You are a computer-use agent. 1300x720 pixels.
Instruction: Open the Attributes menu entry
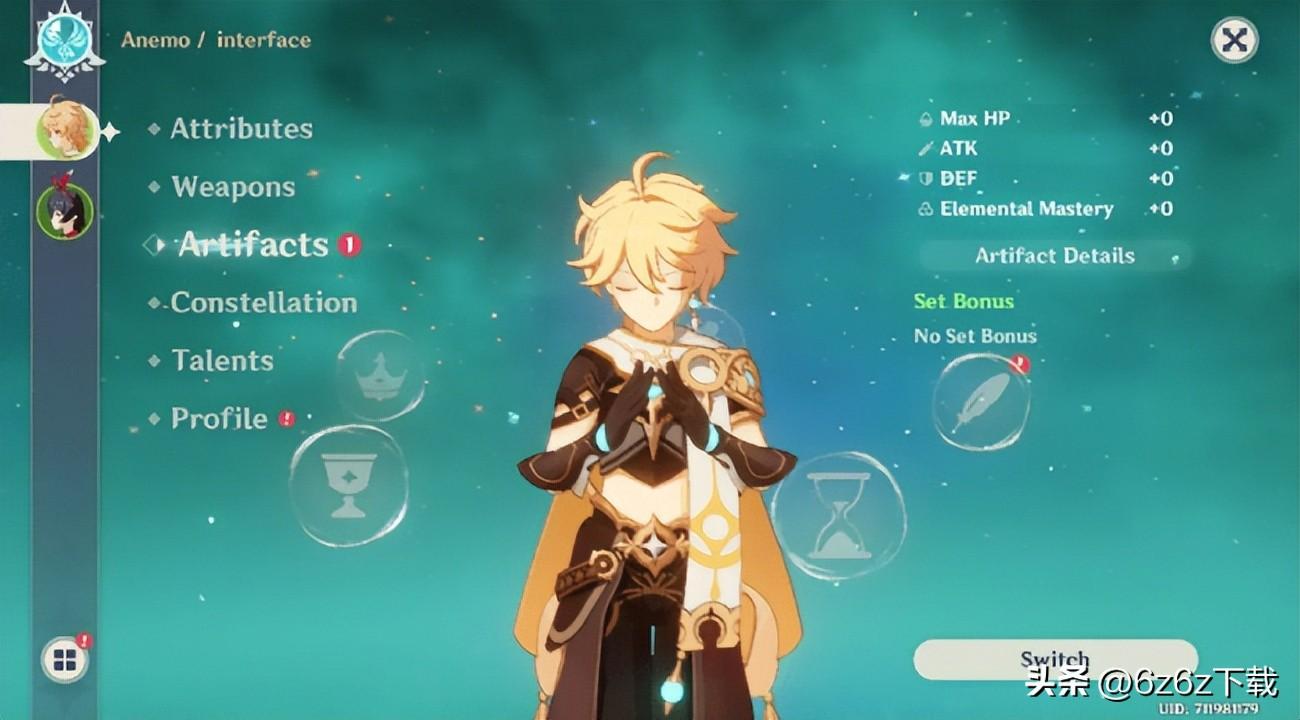[240, 129]
